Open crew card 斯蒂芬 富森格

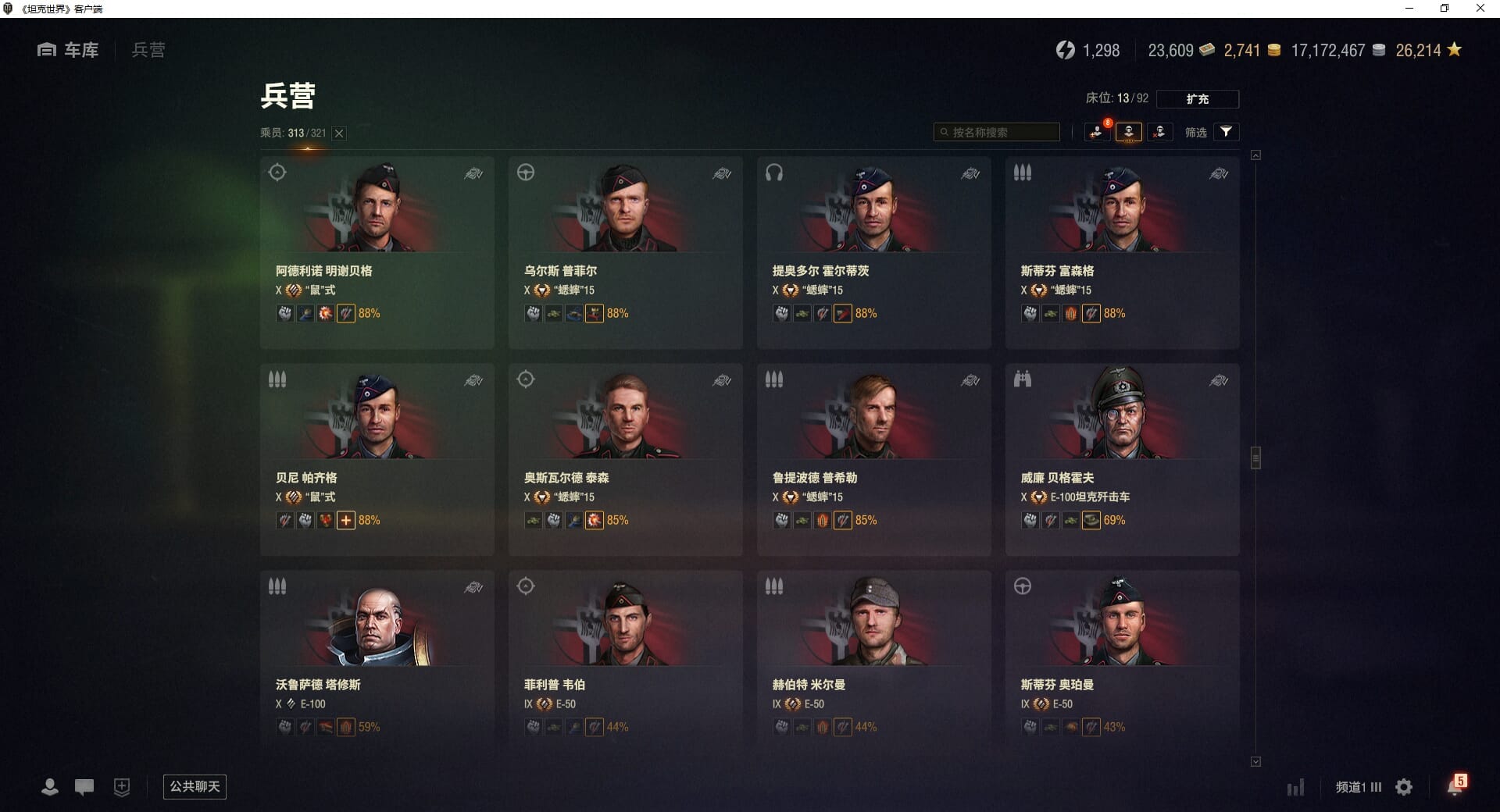pyautogui.click(x=1122, y=252)
